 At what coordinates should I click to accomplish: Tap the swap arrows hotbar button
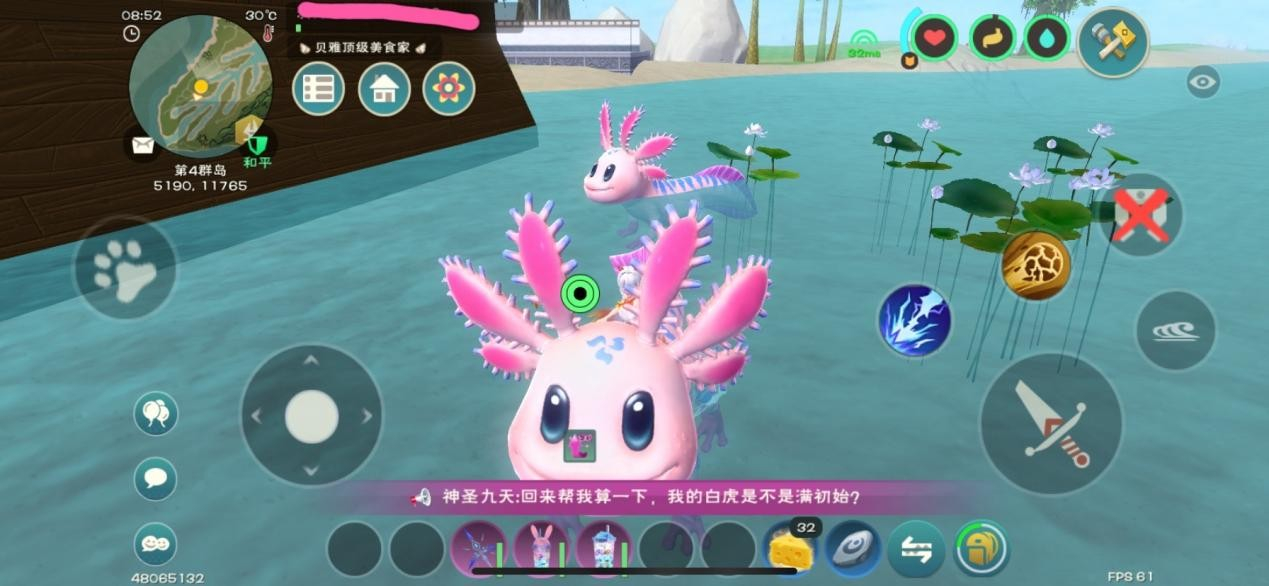(x=916, y=549)
